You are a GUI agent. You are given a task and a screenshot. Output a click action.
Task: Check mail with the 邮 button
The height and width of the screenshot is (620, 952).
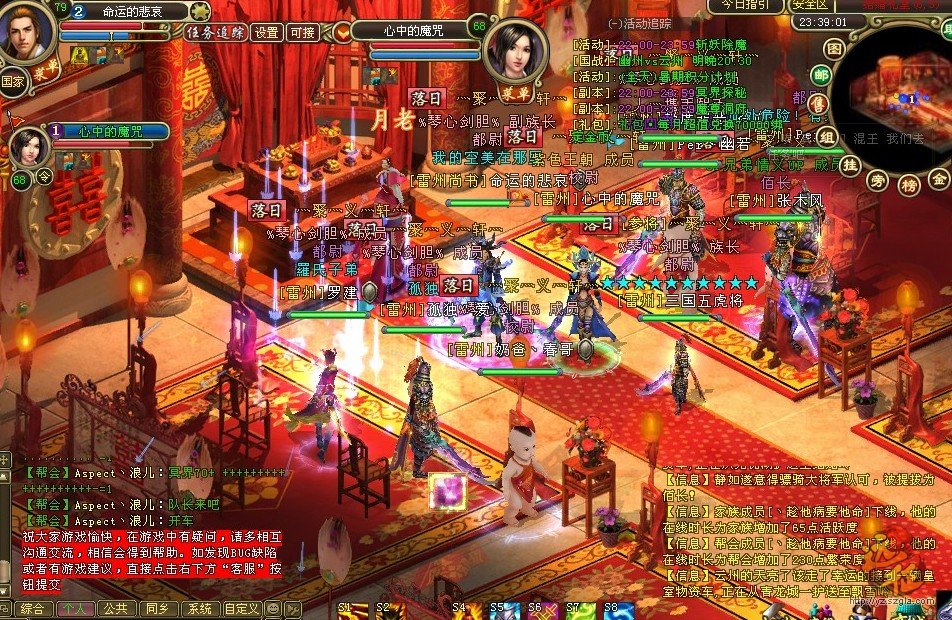tap(821, 76)
